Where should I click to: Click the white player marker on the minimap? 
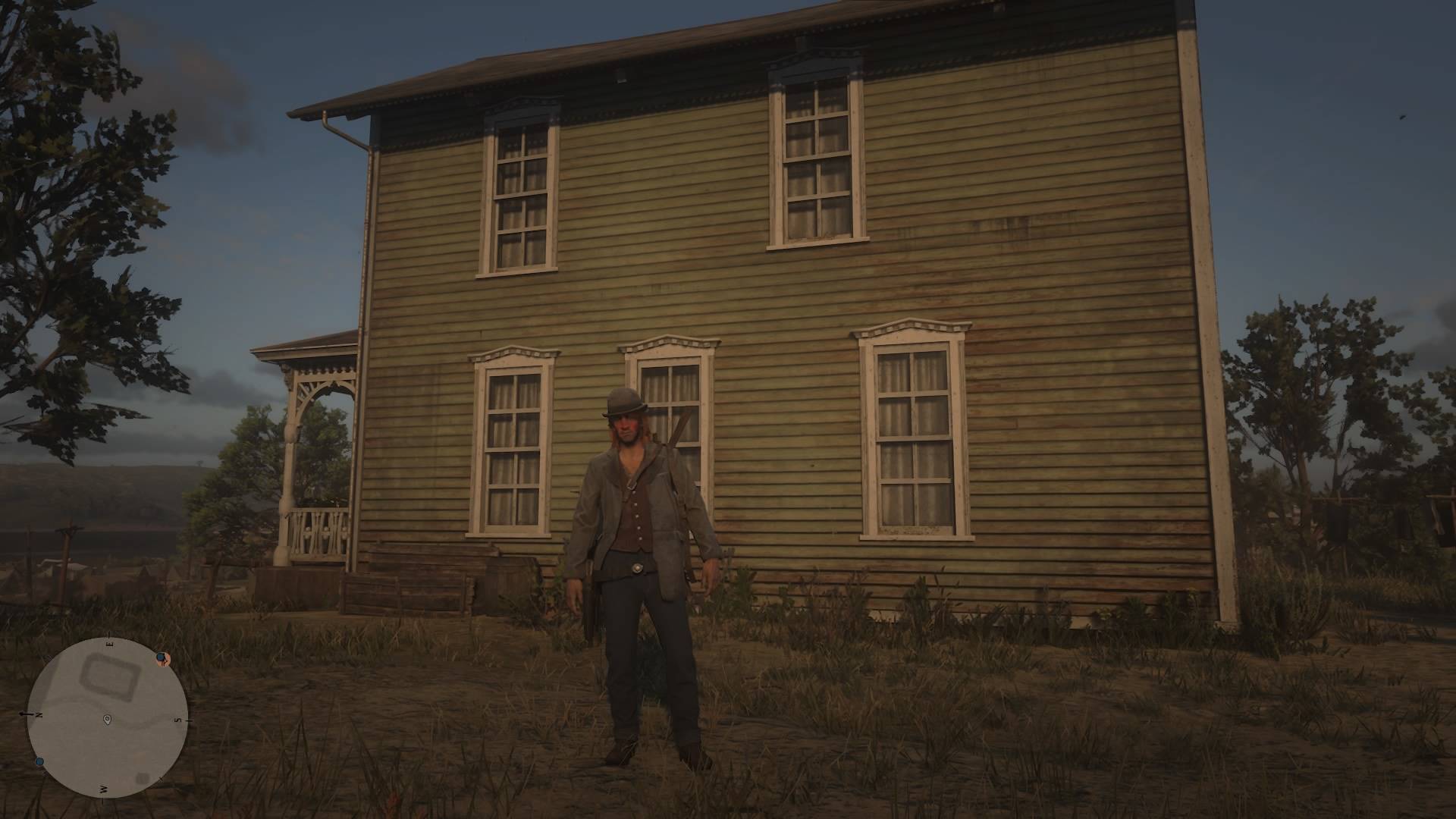click(x=107, y=718)
